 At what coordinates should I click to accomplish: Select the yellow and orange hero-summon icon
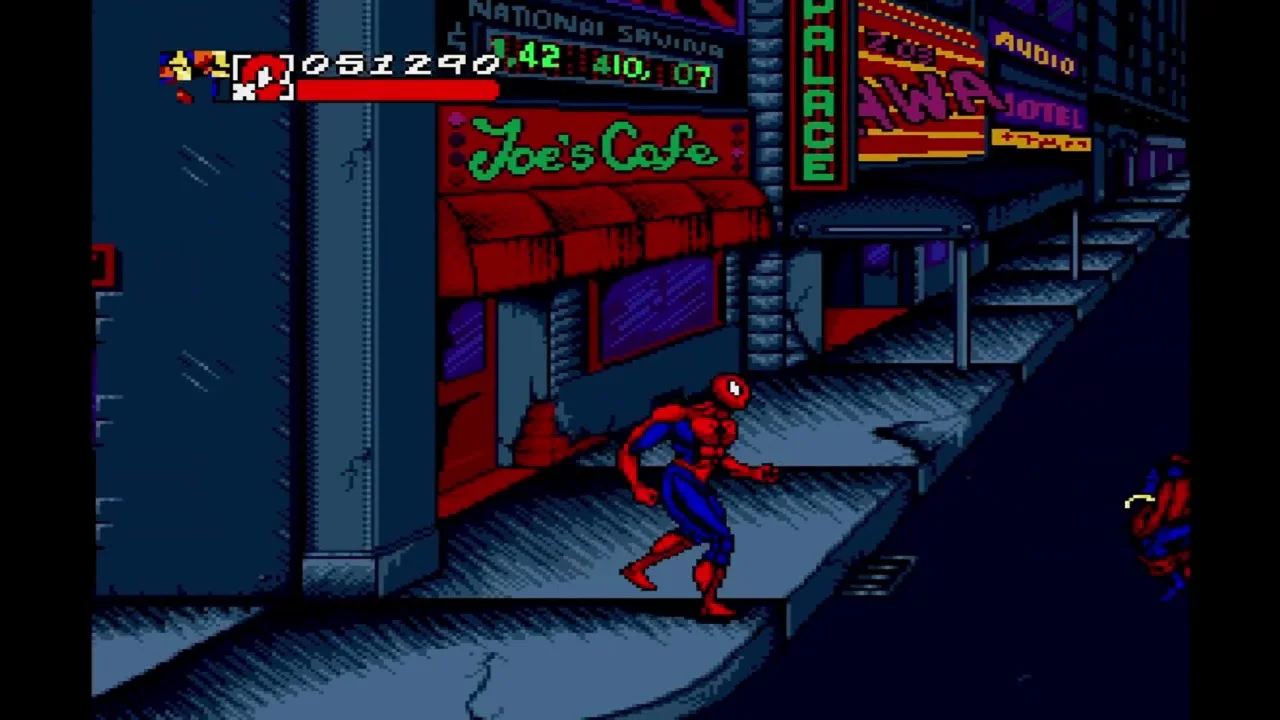(x=193, y=72)
